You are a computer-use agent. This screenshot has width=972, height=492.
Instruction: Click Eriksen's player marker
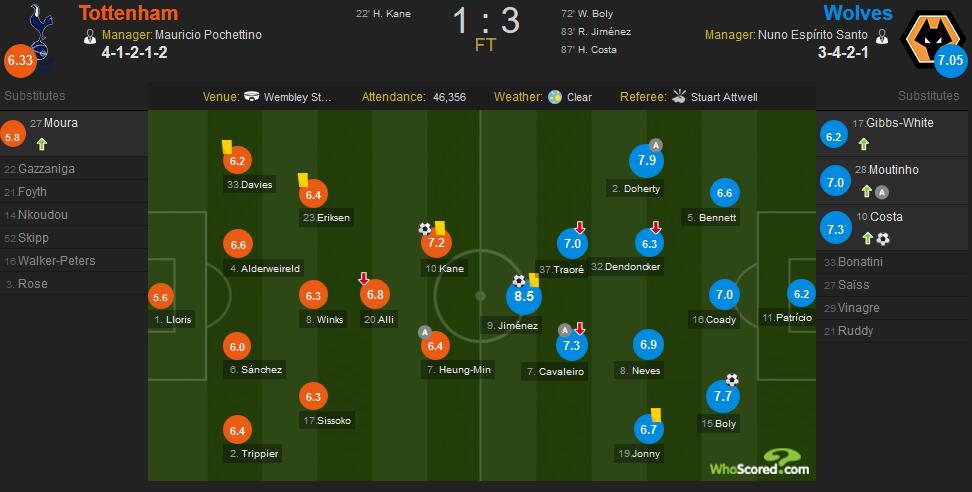coord(313,194)
